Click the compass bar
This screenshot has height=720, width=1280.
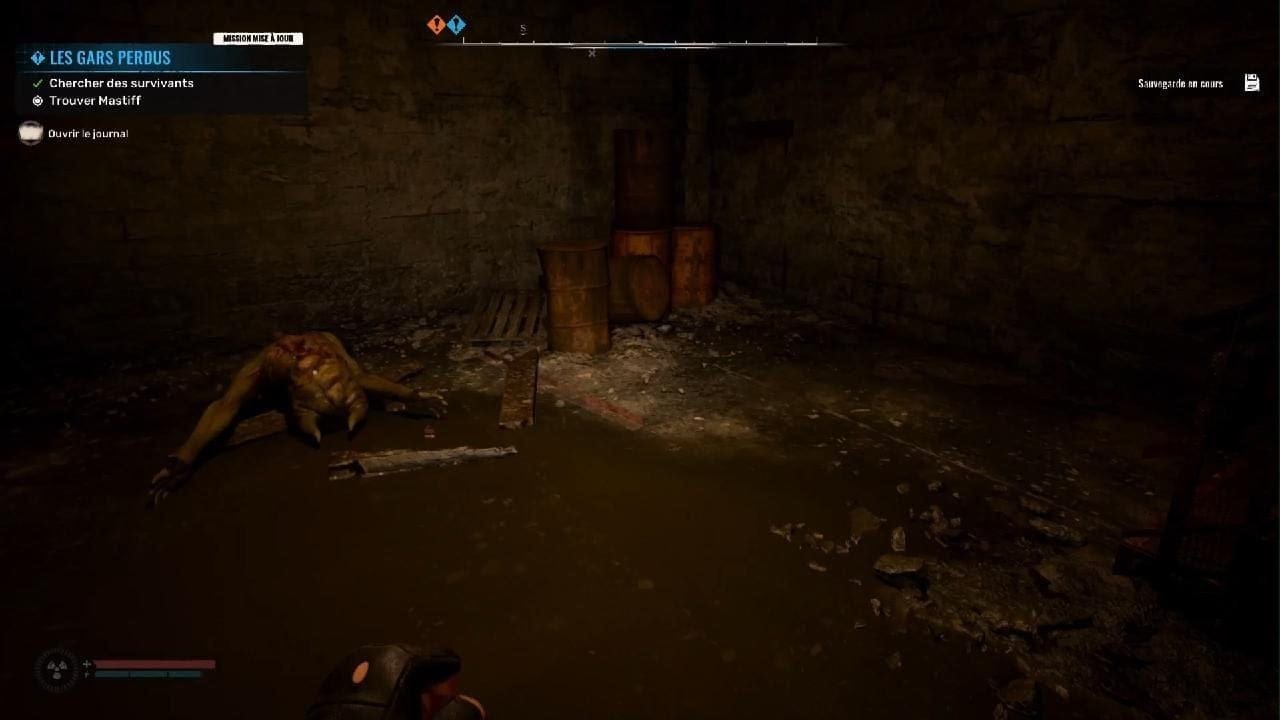640,43
